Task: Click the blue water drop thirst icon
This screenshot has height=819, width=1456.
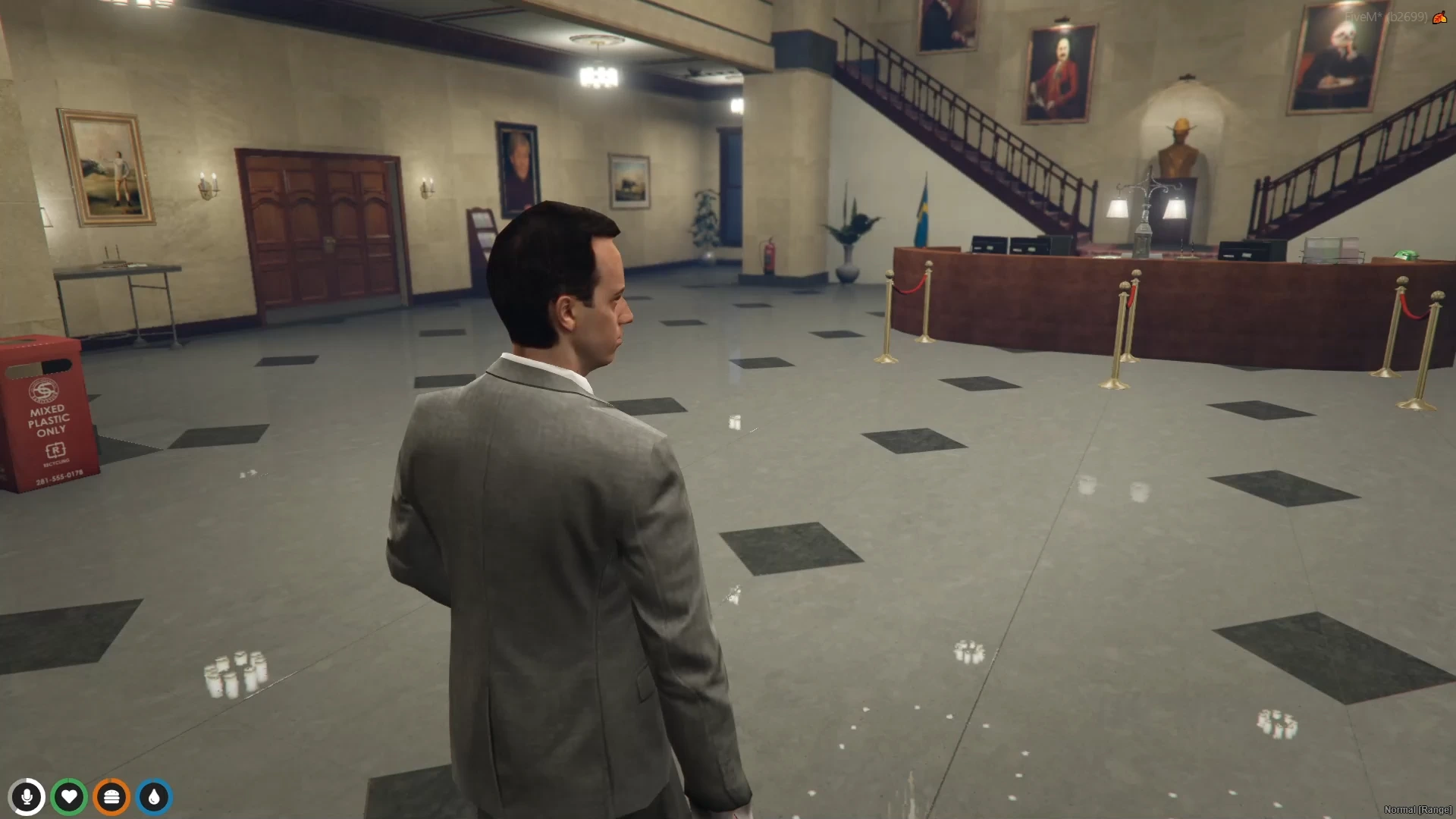Action: click(x=154, y=796)
